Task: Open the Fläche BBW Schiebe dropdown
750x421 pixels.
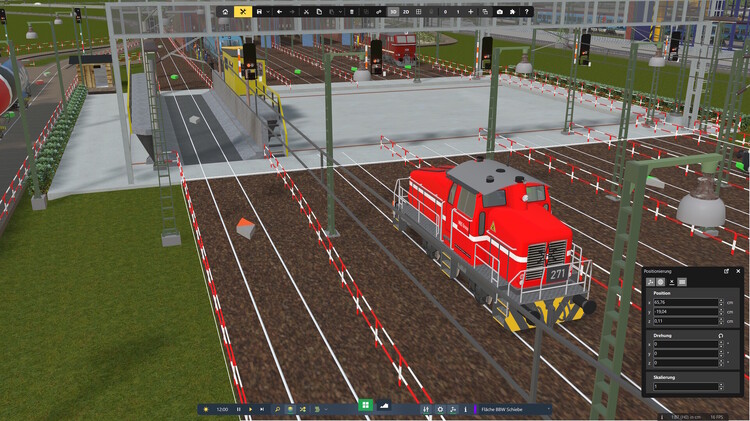Action: (x=511, y=409)
